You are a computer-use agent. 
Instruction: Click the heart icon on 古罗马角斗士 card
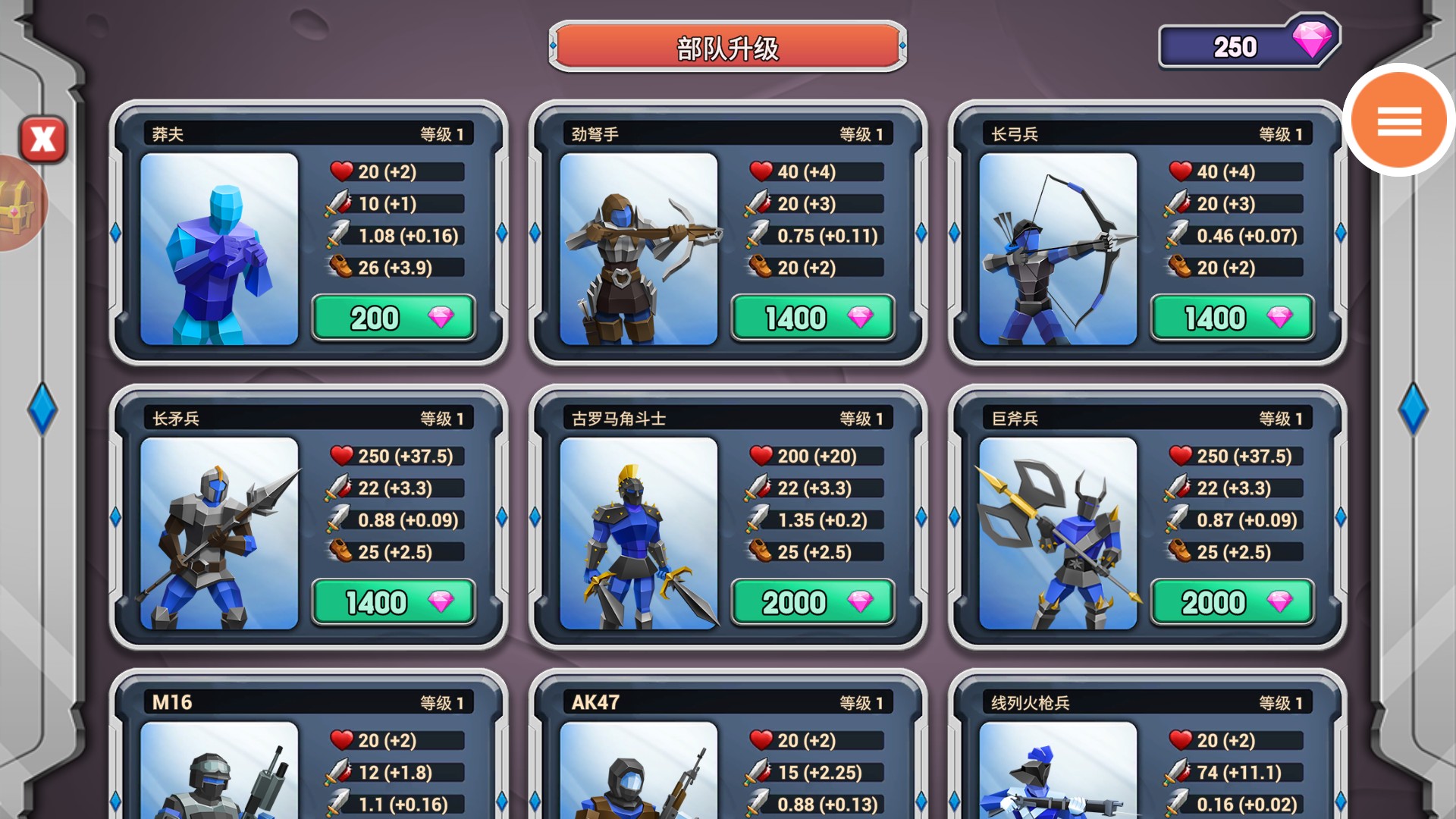click(759, 456)
